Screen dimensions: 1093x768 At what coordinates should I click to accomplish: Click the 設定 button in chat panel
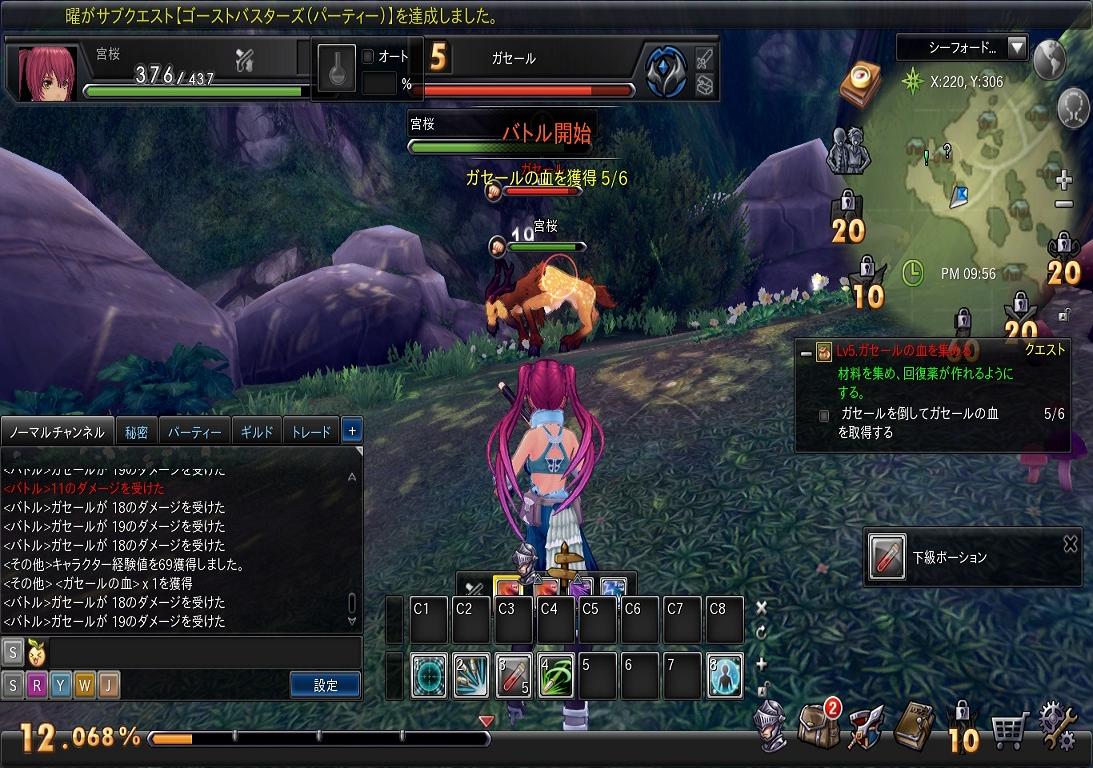[x=326, y=685]
